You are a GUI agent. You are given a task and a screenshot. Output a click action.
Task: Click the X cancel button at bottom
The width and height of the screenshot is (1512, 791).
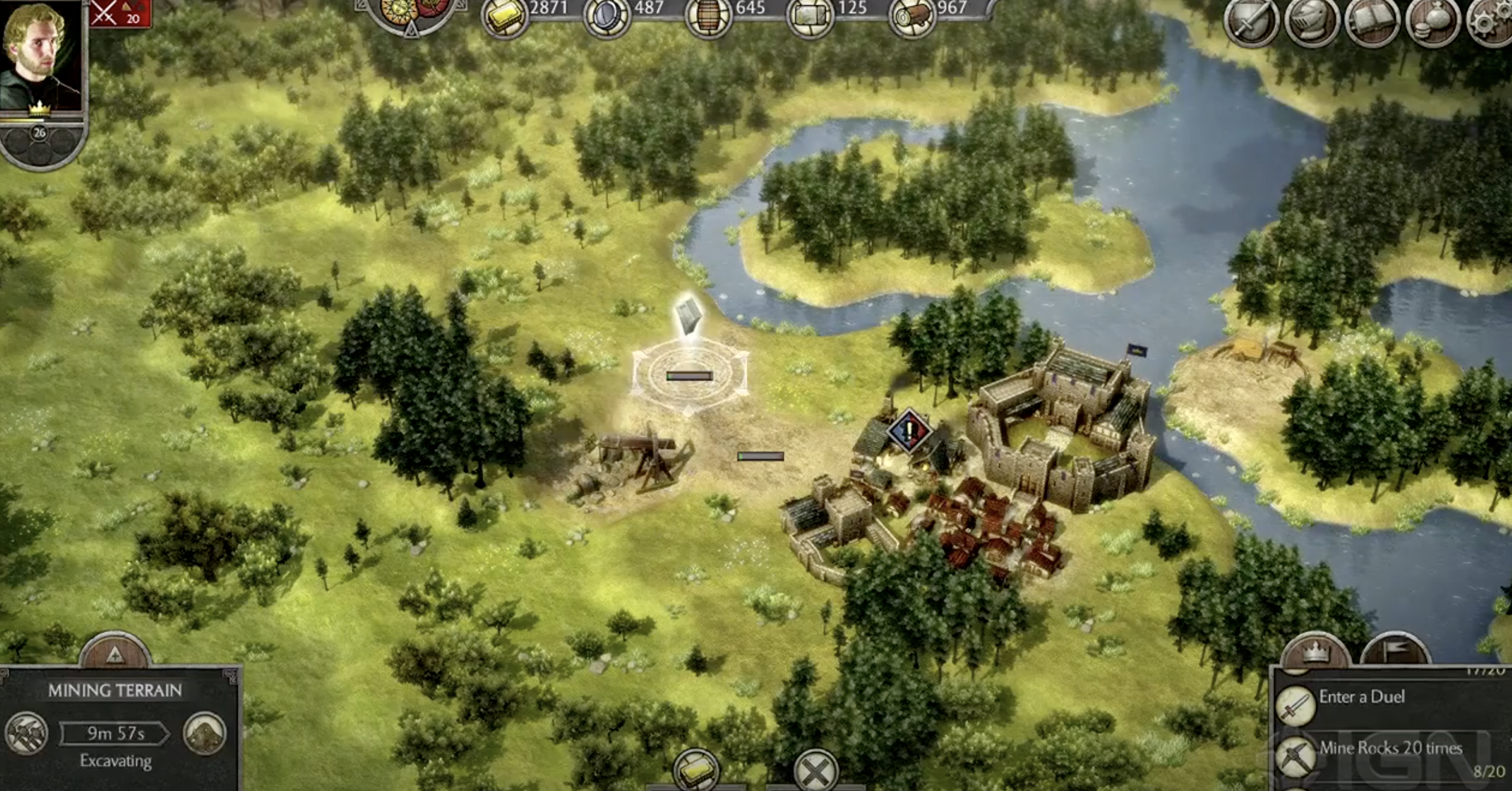815,771
